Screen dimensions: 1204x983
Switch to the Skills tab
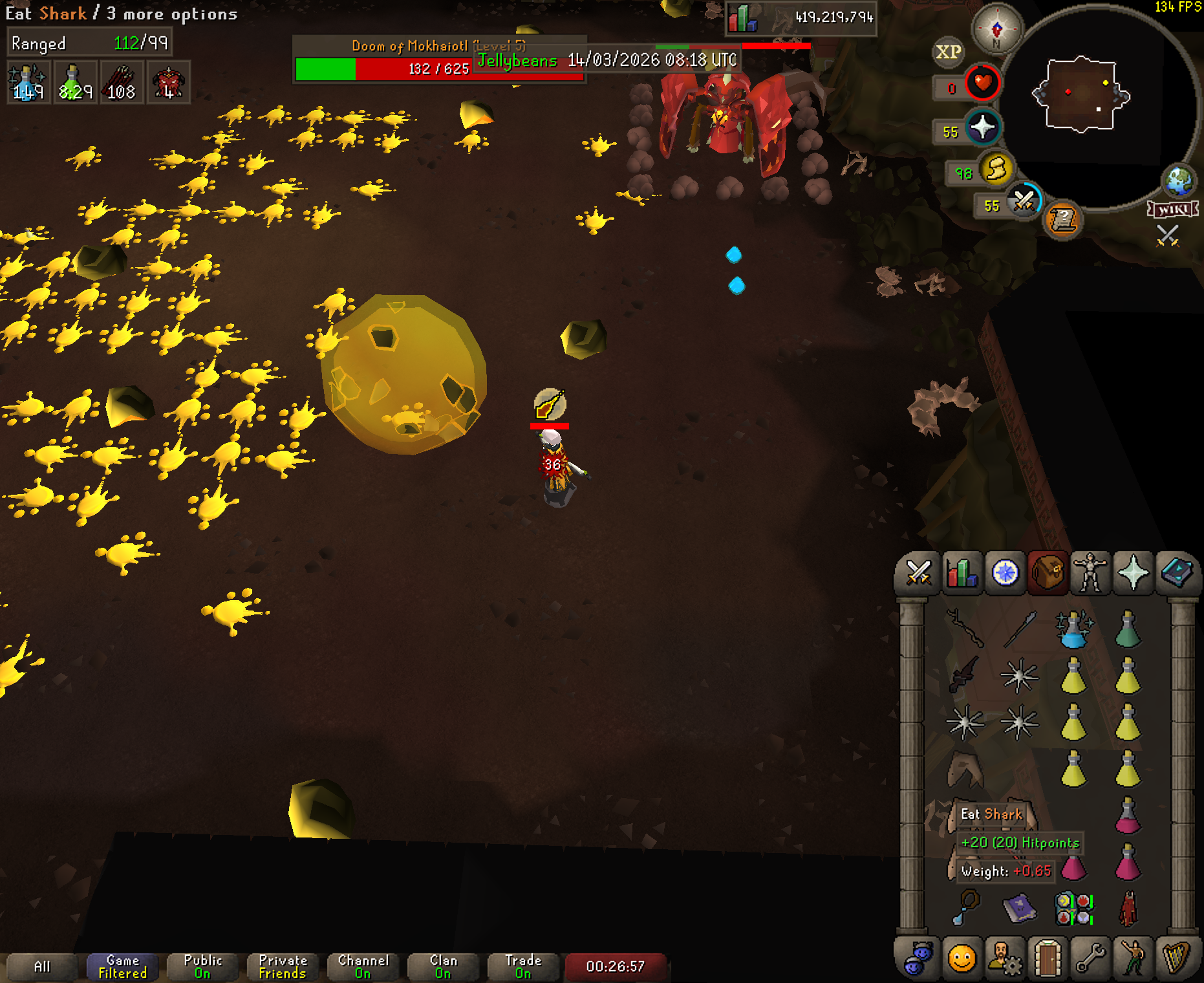click(962, 573)
